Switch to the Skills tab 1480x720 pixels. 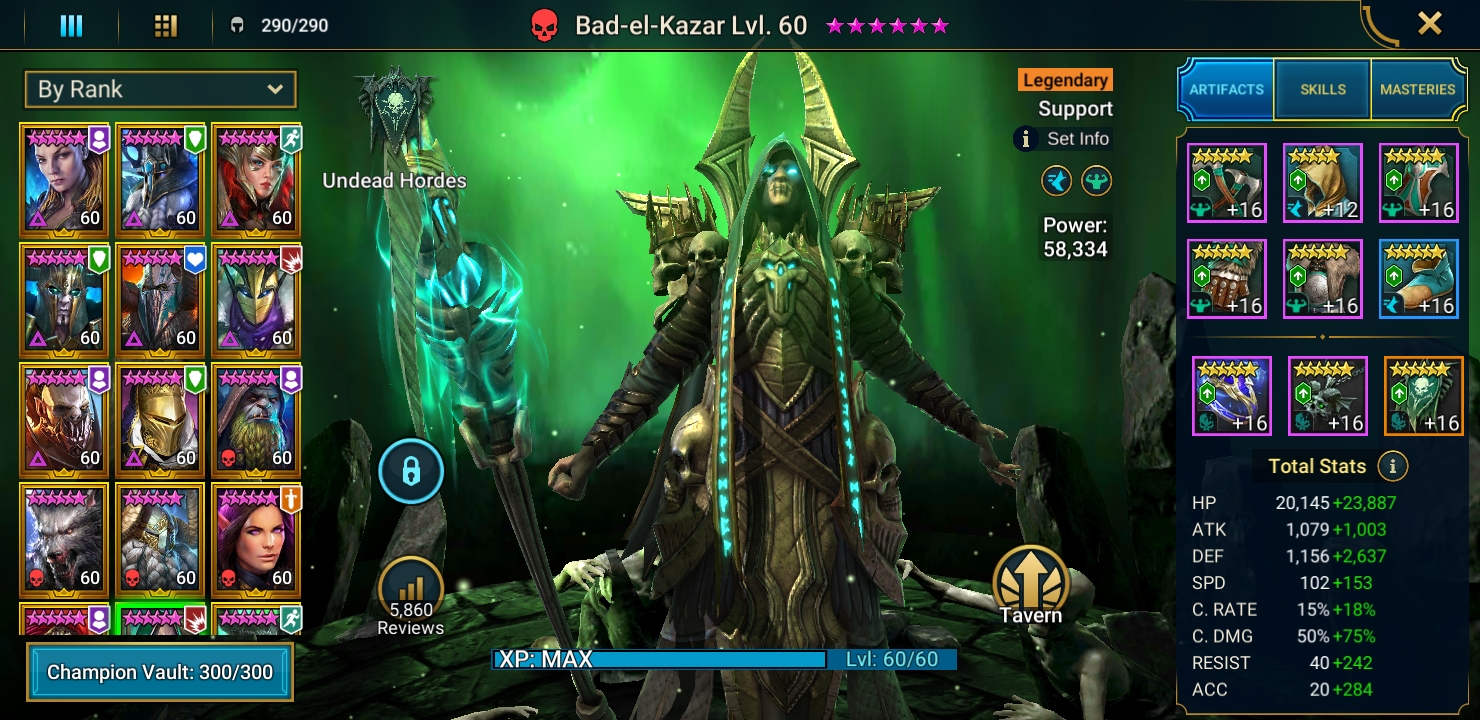pos(1322,89)
